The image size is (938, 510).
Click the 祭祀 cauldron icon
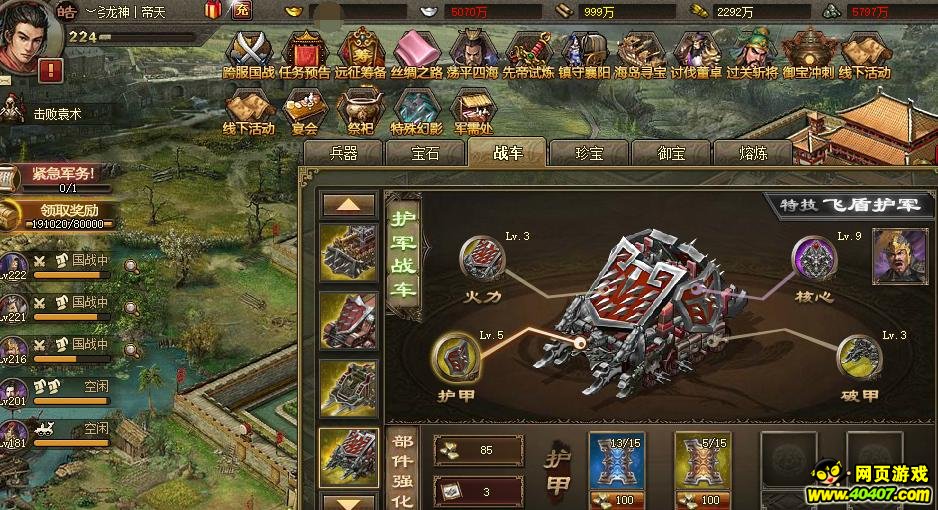click(360, 111)
